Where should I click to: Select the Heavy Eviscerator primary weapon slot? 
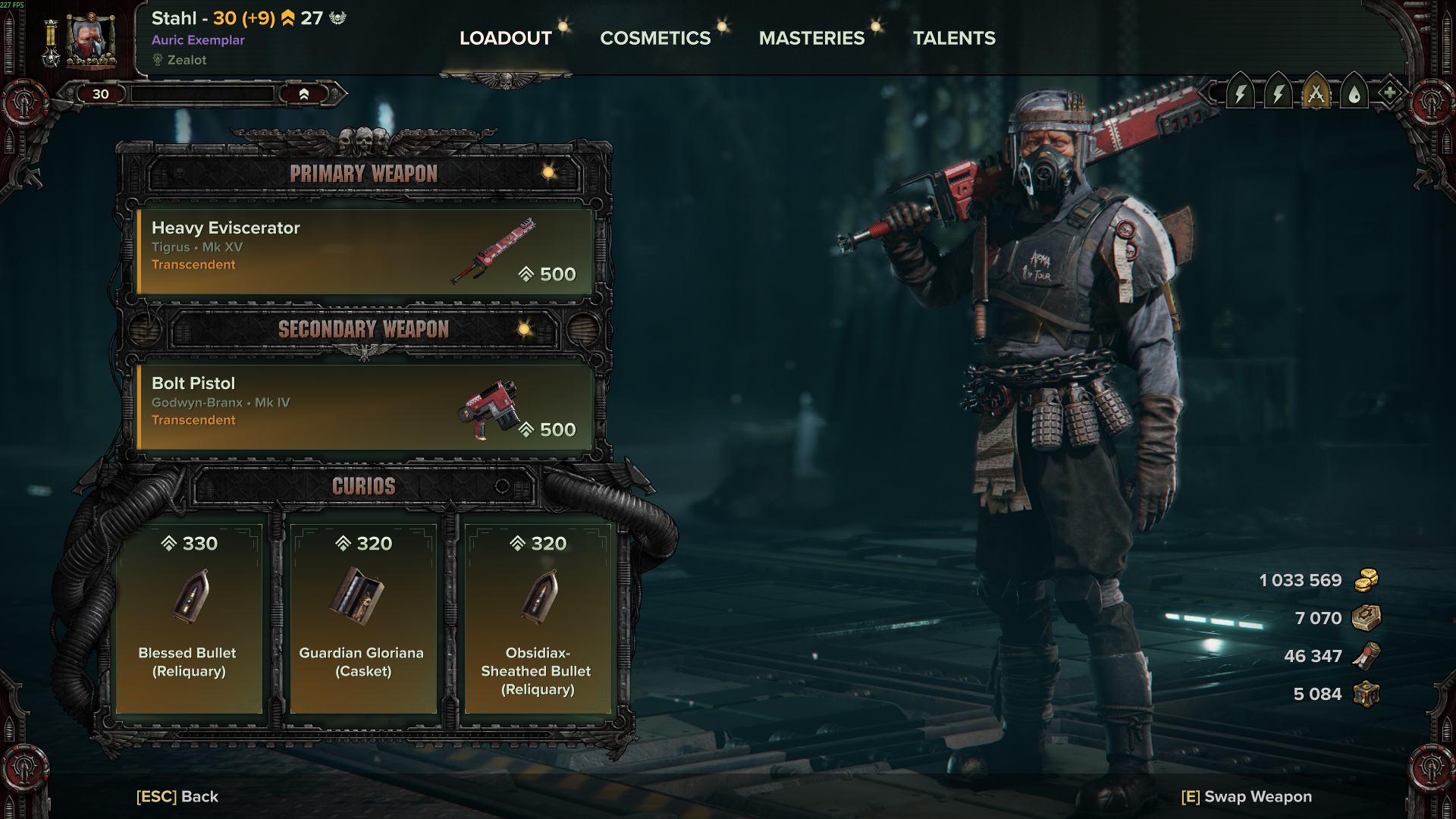click(x=364, y=251)
